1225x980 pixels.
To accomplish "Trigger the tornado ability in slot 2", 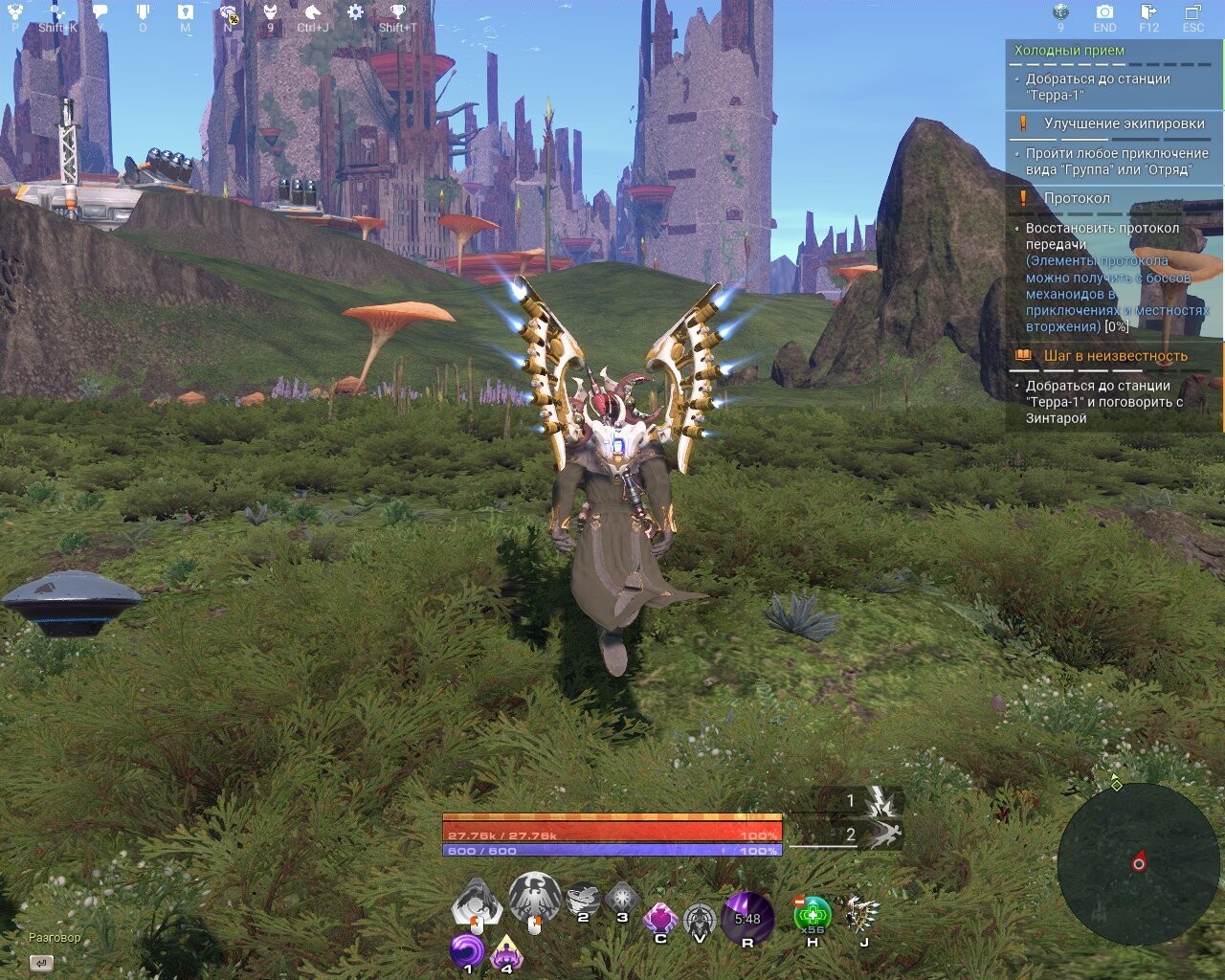I will pyautogui.click(x=582, y=898).
